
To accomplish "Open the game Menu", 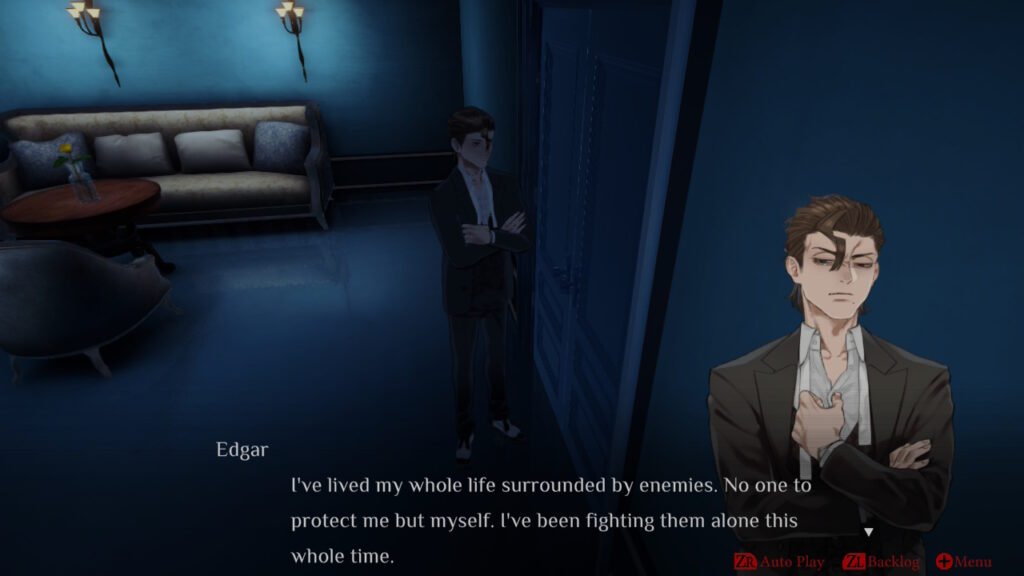I will tap(964, 562).
